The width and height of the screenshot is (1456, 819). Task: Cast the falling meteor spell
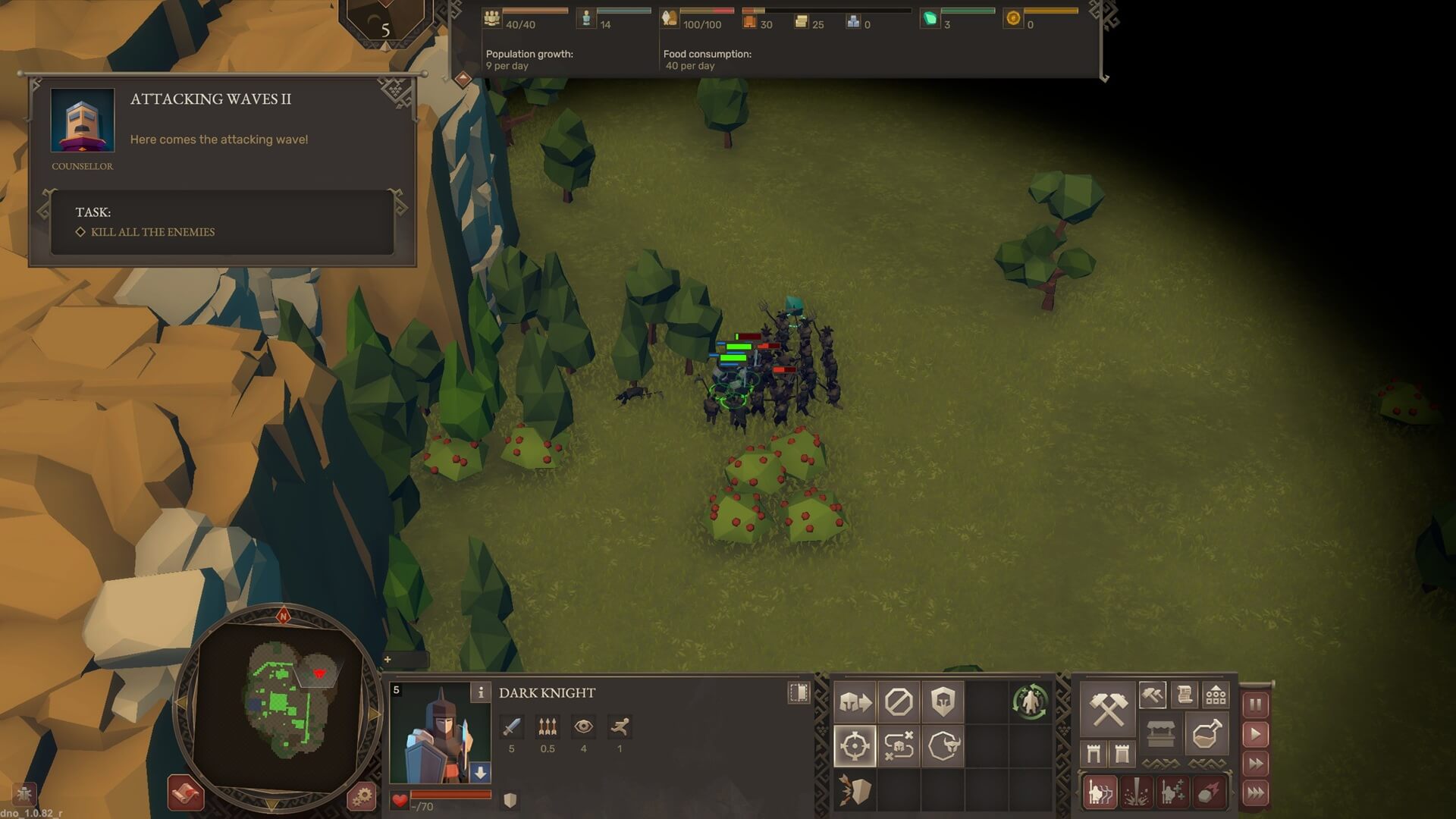[x=1207, y=793]
